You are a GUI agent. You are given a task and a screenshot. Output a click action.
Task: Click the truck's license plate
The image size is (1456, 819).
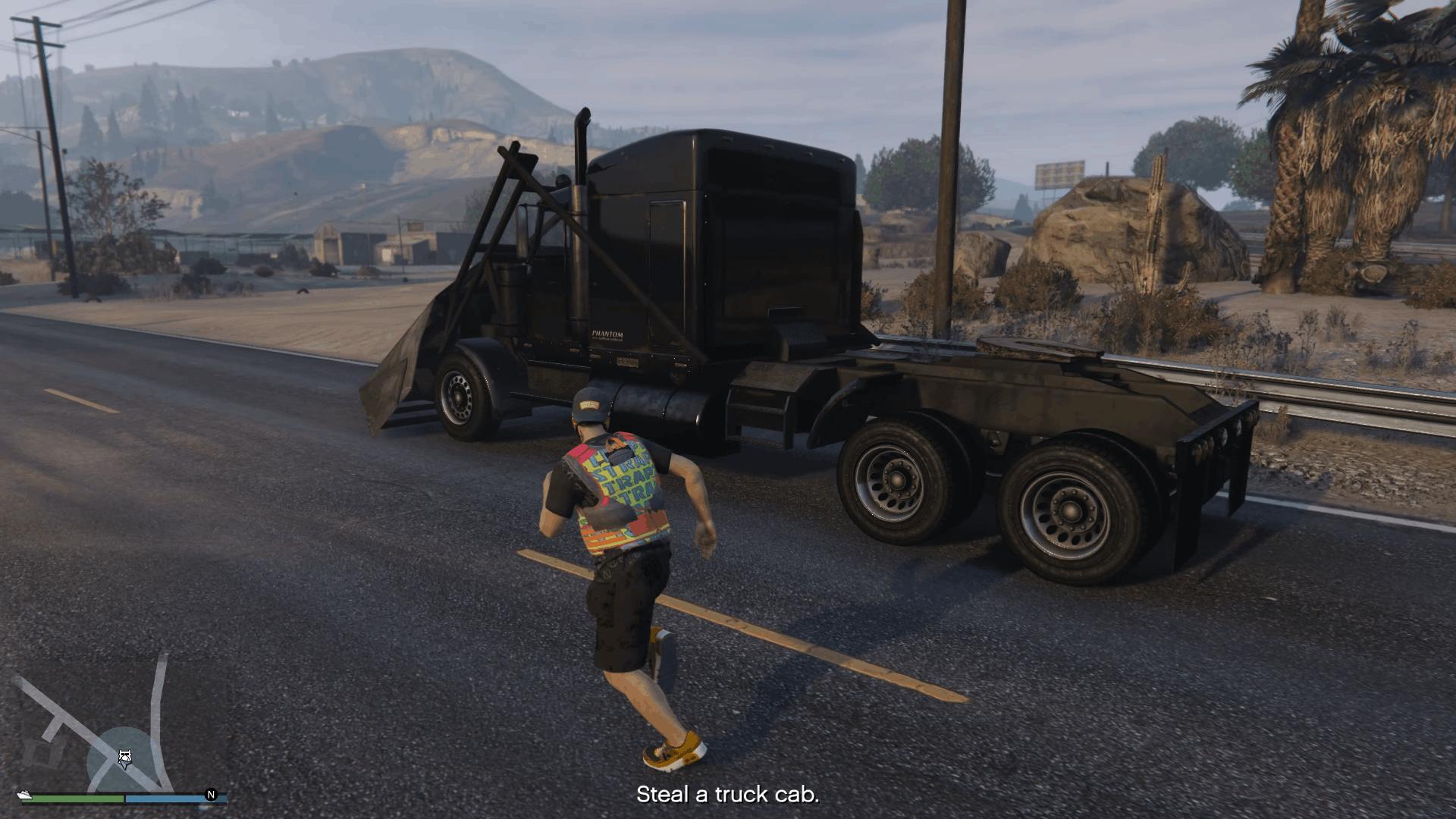628,362
